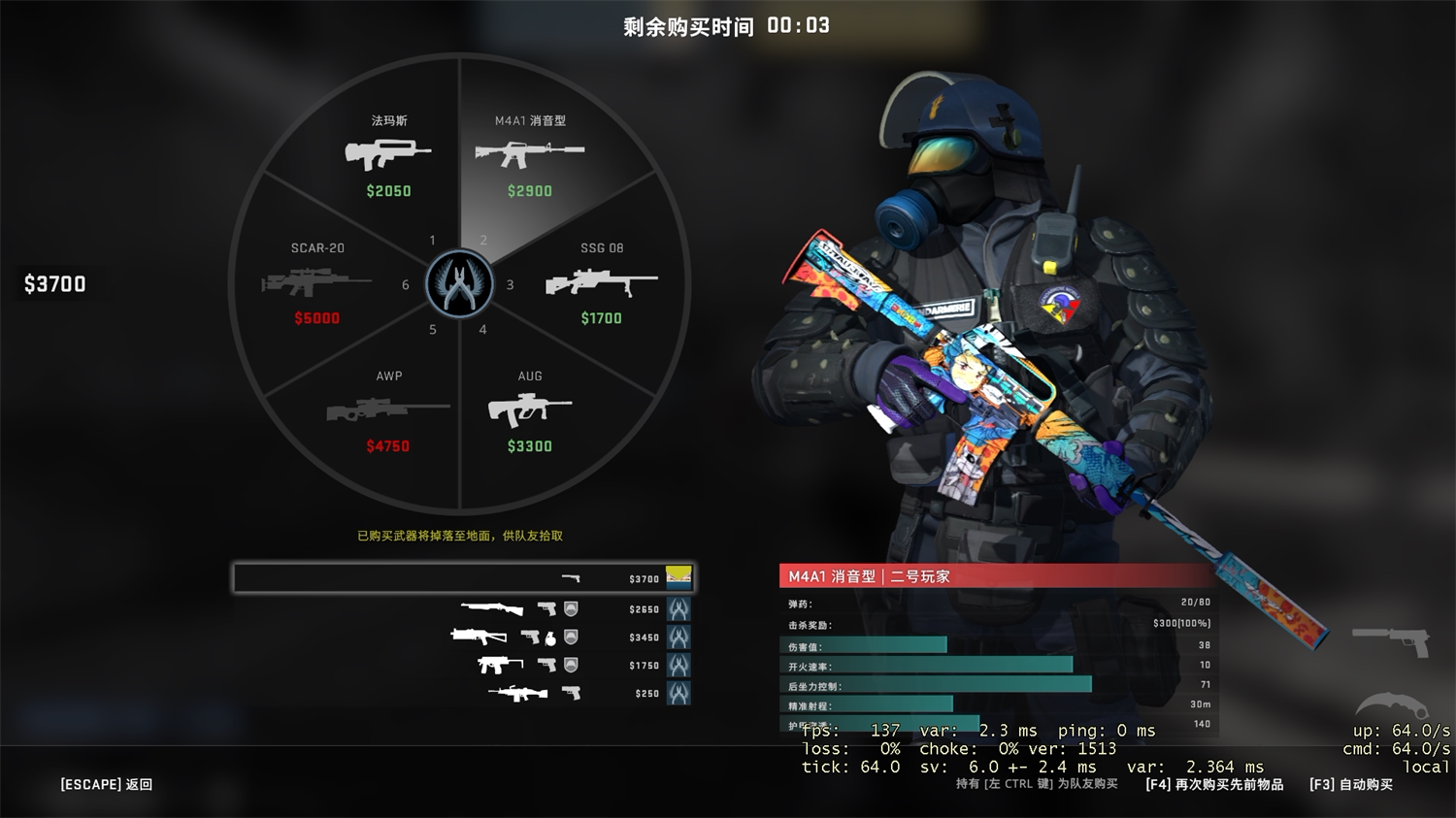The width and height of the screenshot is (1456, 818).
Task: Click the CT emblem at wheel center
Action: 459,284
